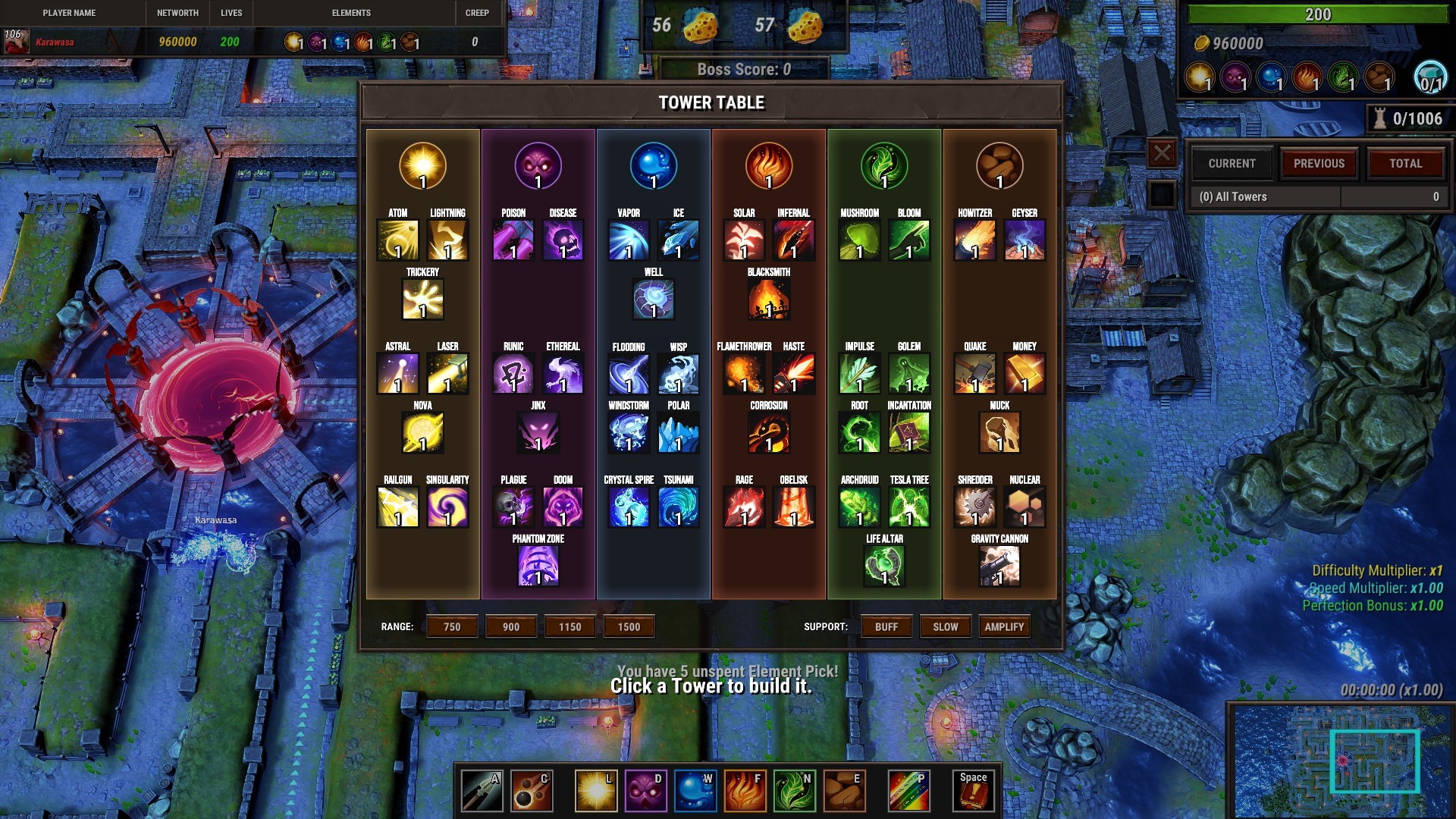
Task: Open the All Towers dropdown
Action: pyautogui.click(x=1265, y=196)
